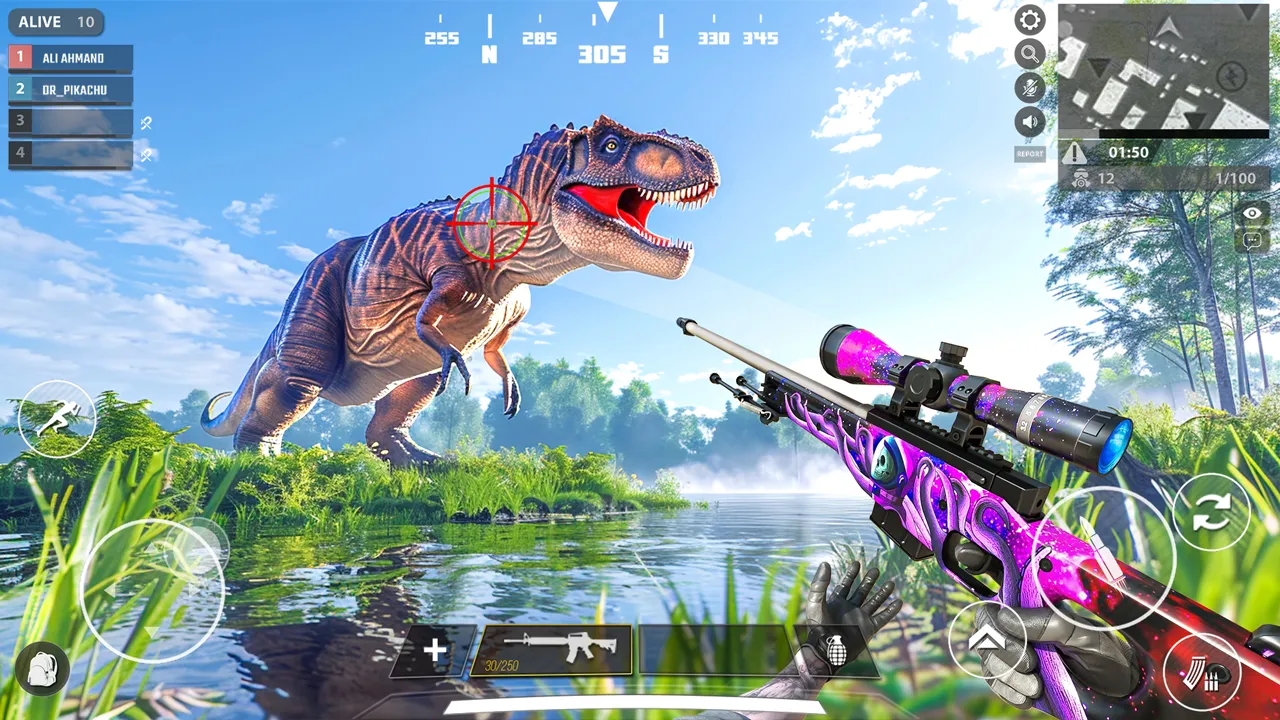1280x720 pixels.
Task: Select teammate DR_PIKACHU in squad list
Action: [x=71, y=90]
